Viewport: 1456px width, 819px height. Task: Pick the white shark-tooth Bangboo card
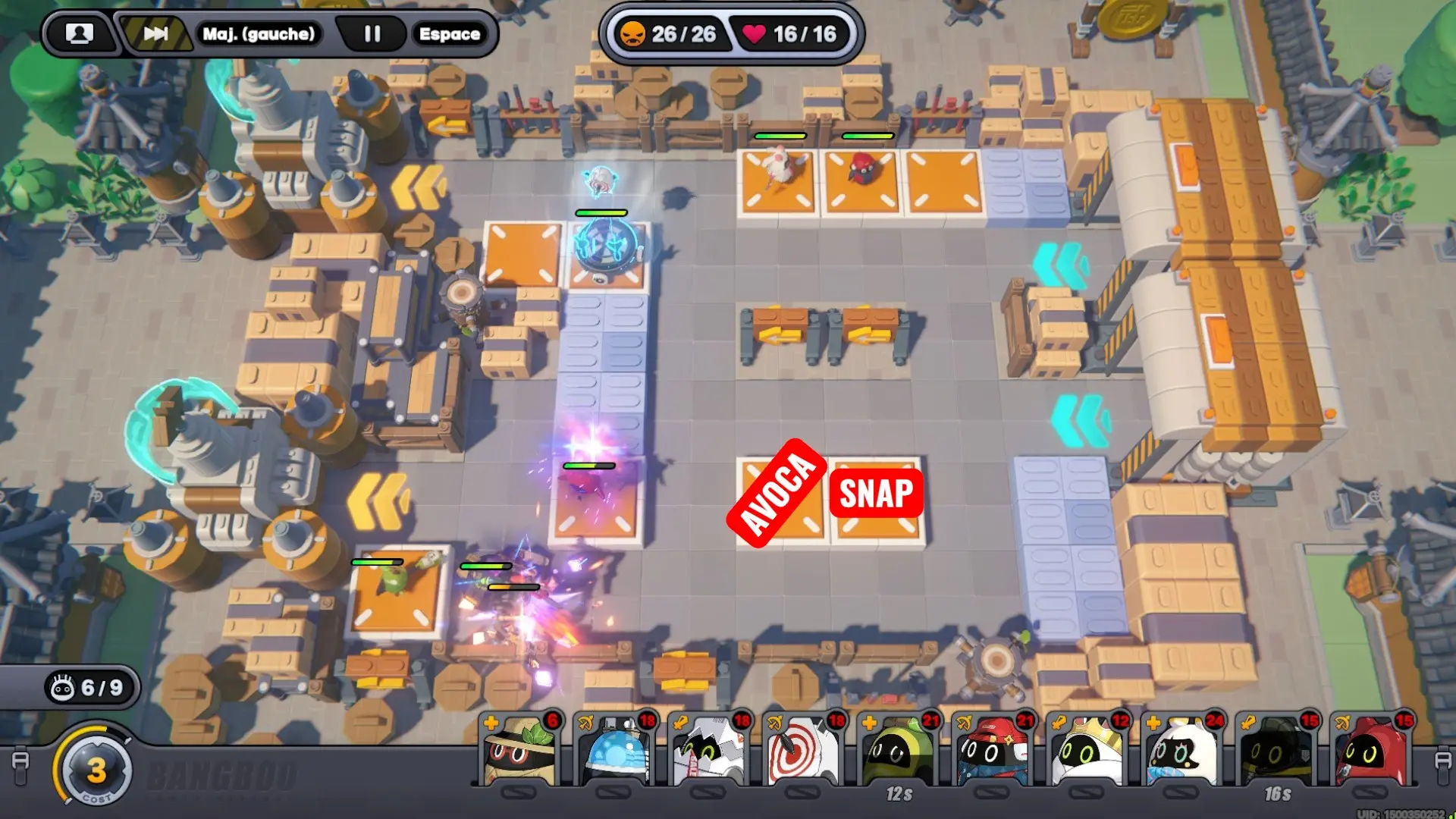pos(708,751)
